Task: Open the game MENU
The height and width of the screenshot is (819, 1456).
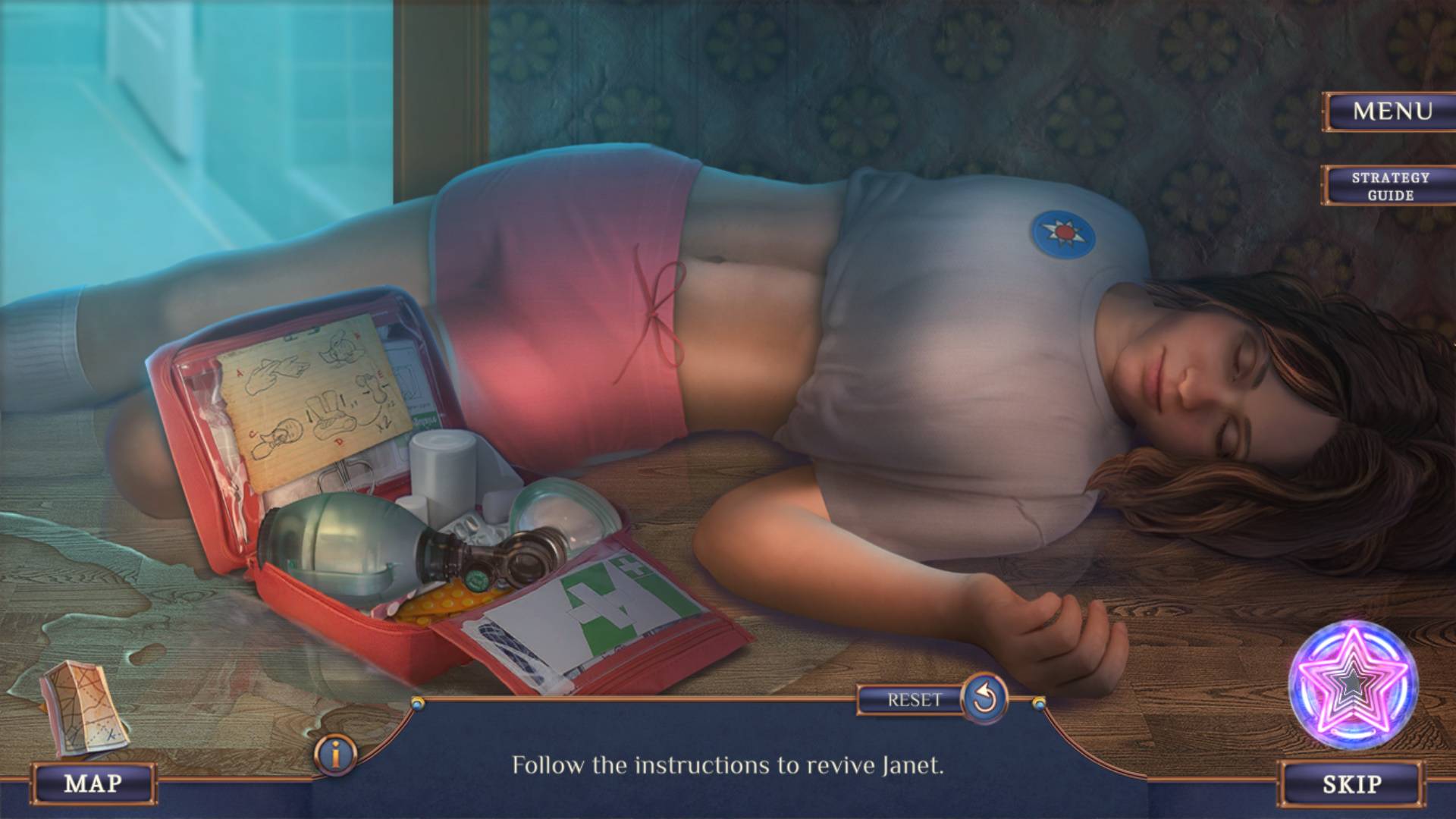Action: coord(1392,111)
